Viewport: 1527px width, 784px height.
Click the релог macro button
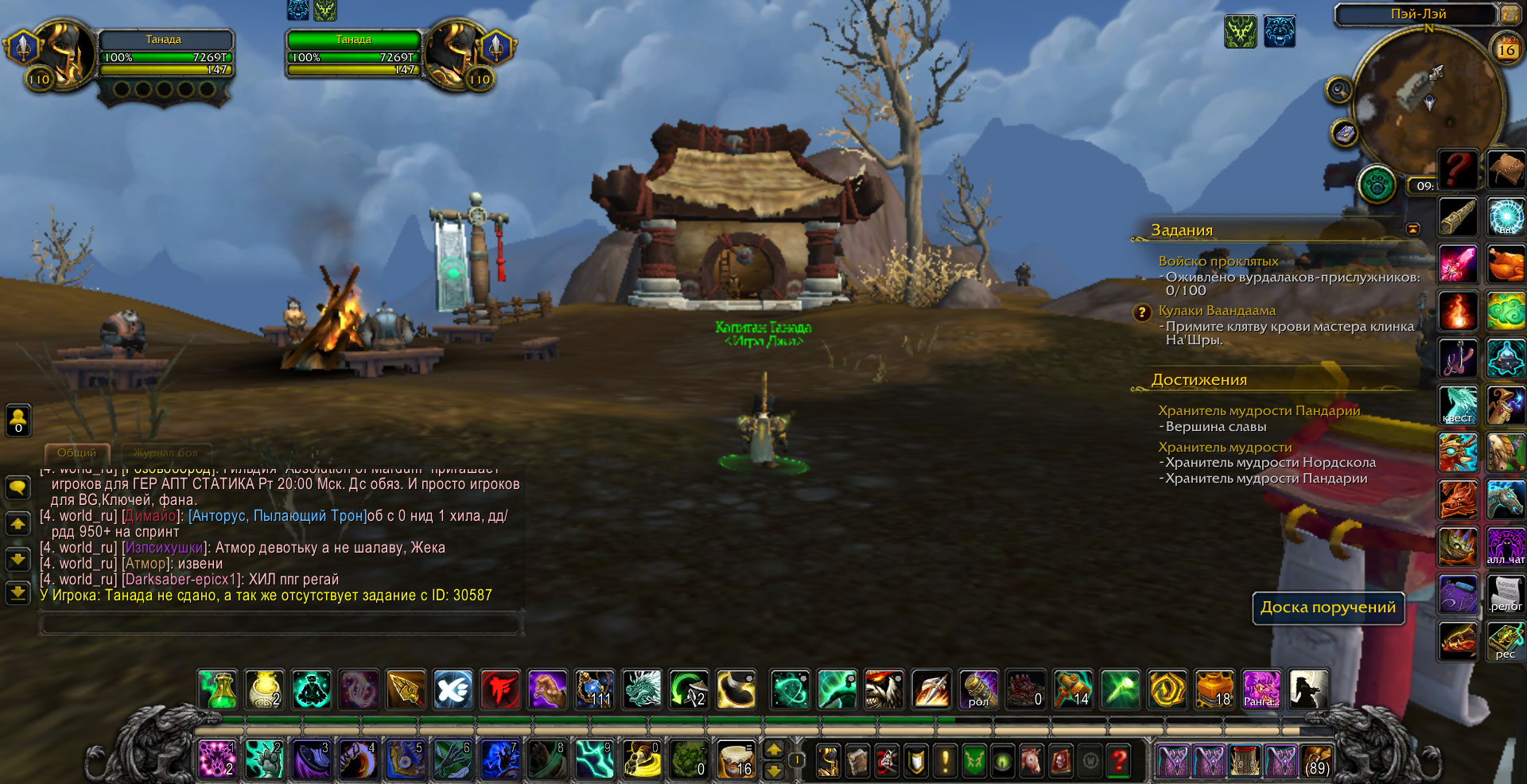click(1506, 595)
